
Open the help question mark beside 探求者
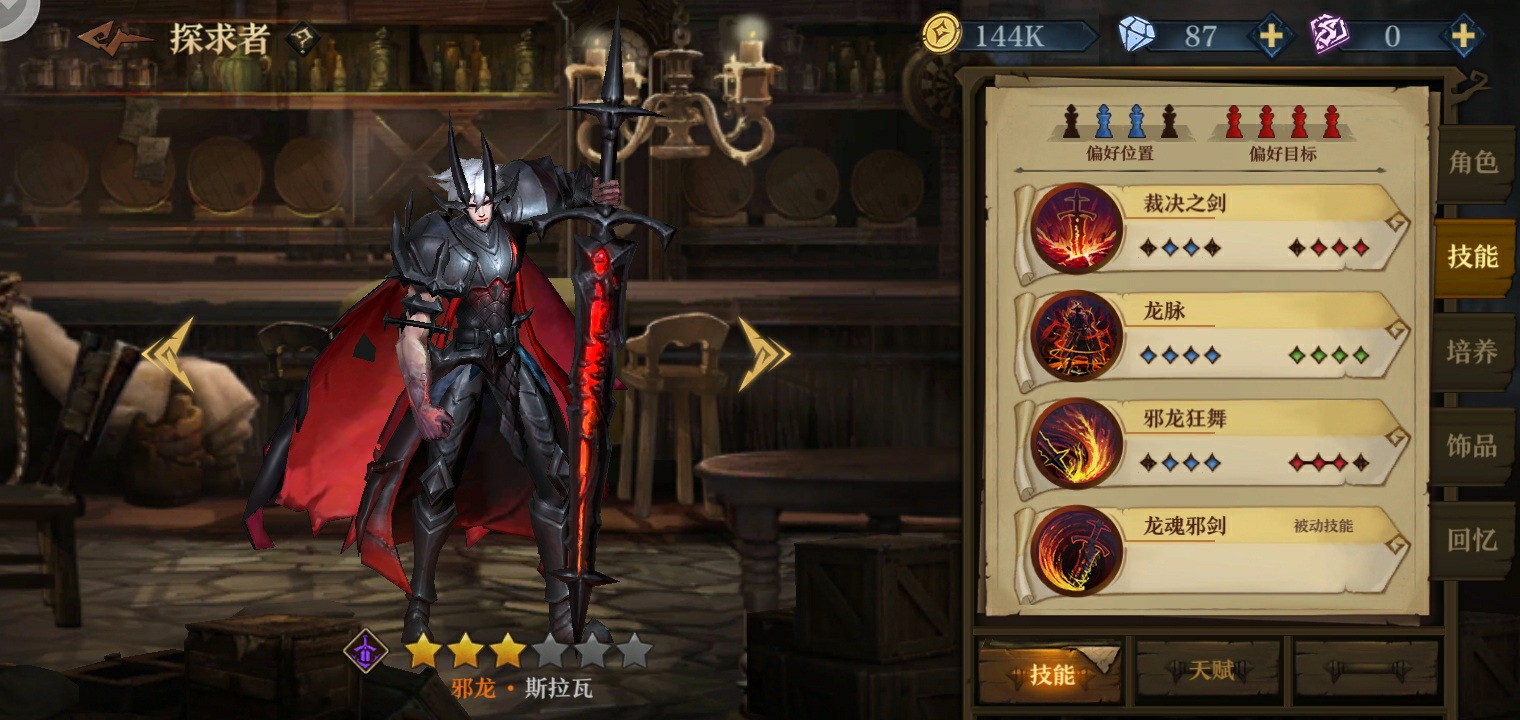[x=301, y=40]
